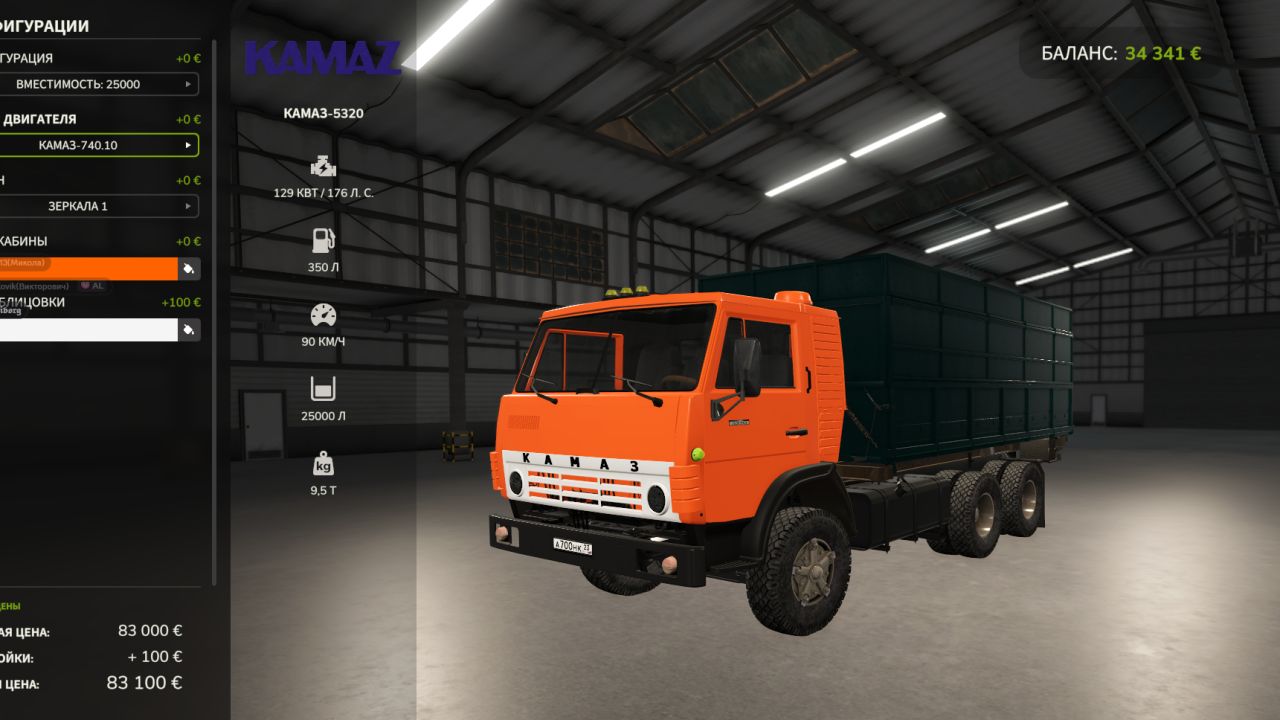Click the engine power icon showing 129 КВТ

[322, 166]
